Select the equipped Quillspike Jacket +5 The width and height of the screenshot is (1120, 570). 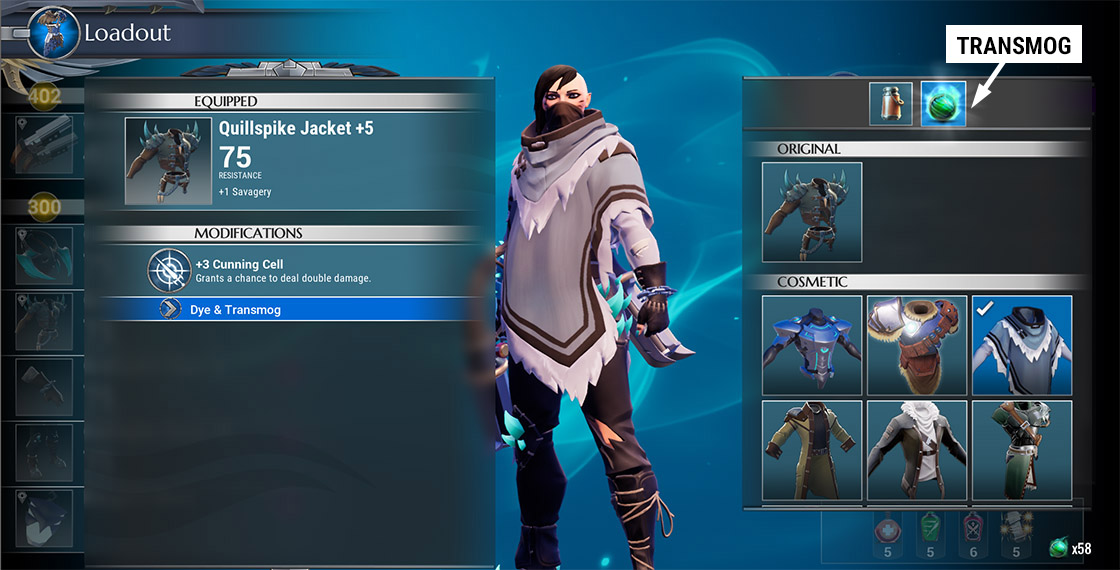coord(300,160)
